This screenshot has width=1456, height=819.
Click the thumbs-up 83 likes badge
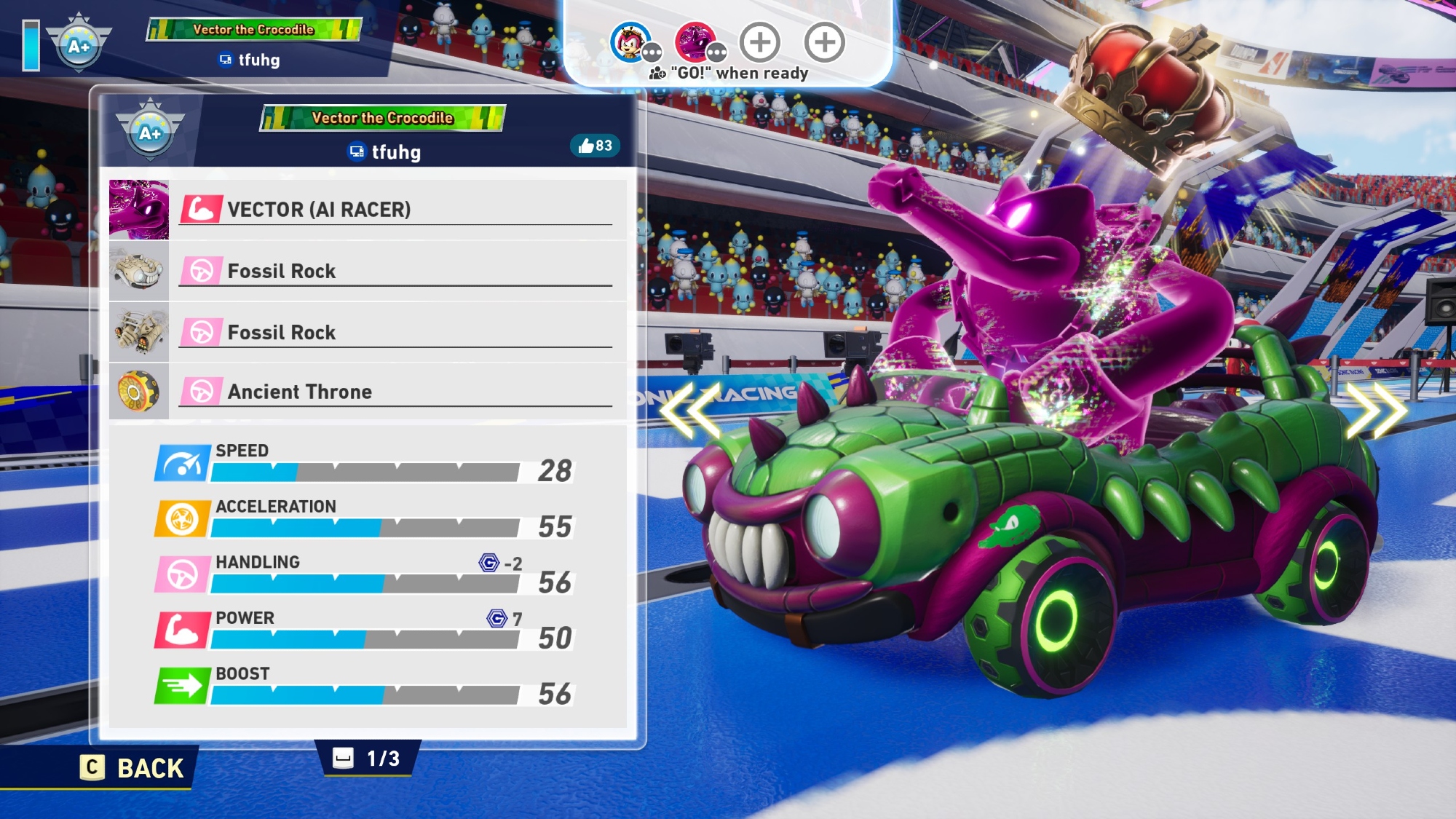coord(595,146)
